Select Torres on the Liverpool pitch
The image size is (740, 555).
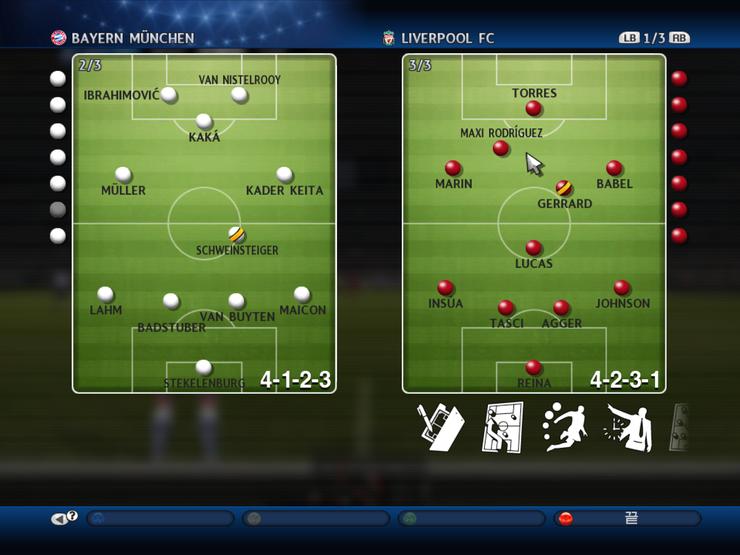pos(533,108)
